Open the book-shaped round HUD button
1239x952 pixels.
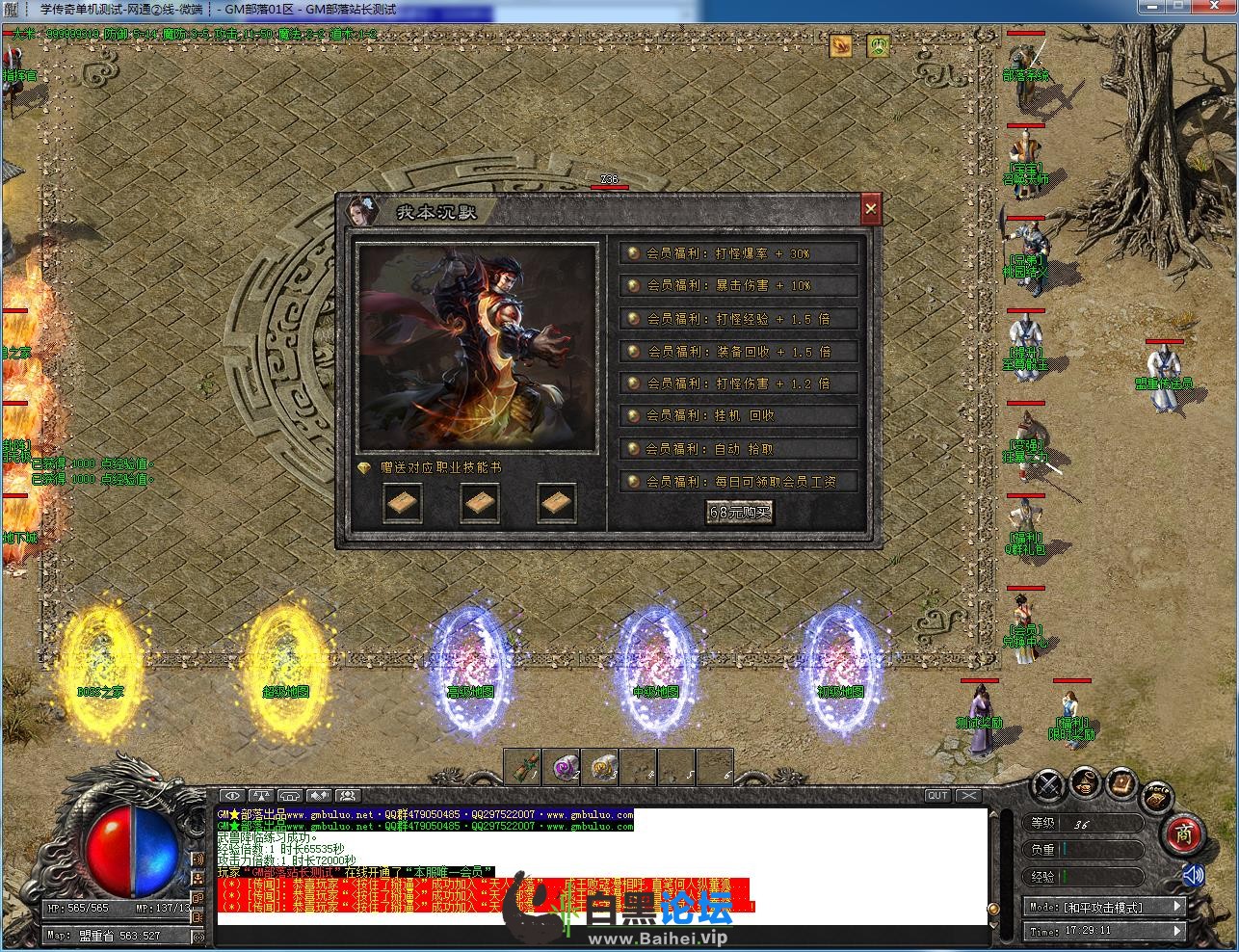(1120, 784)
